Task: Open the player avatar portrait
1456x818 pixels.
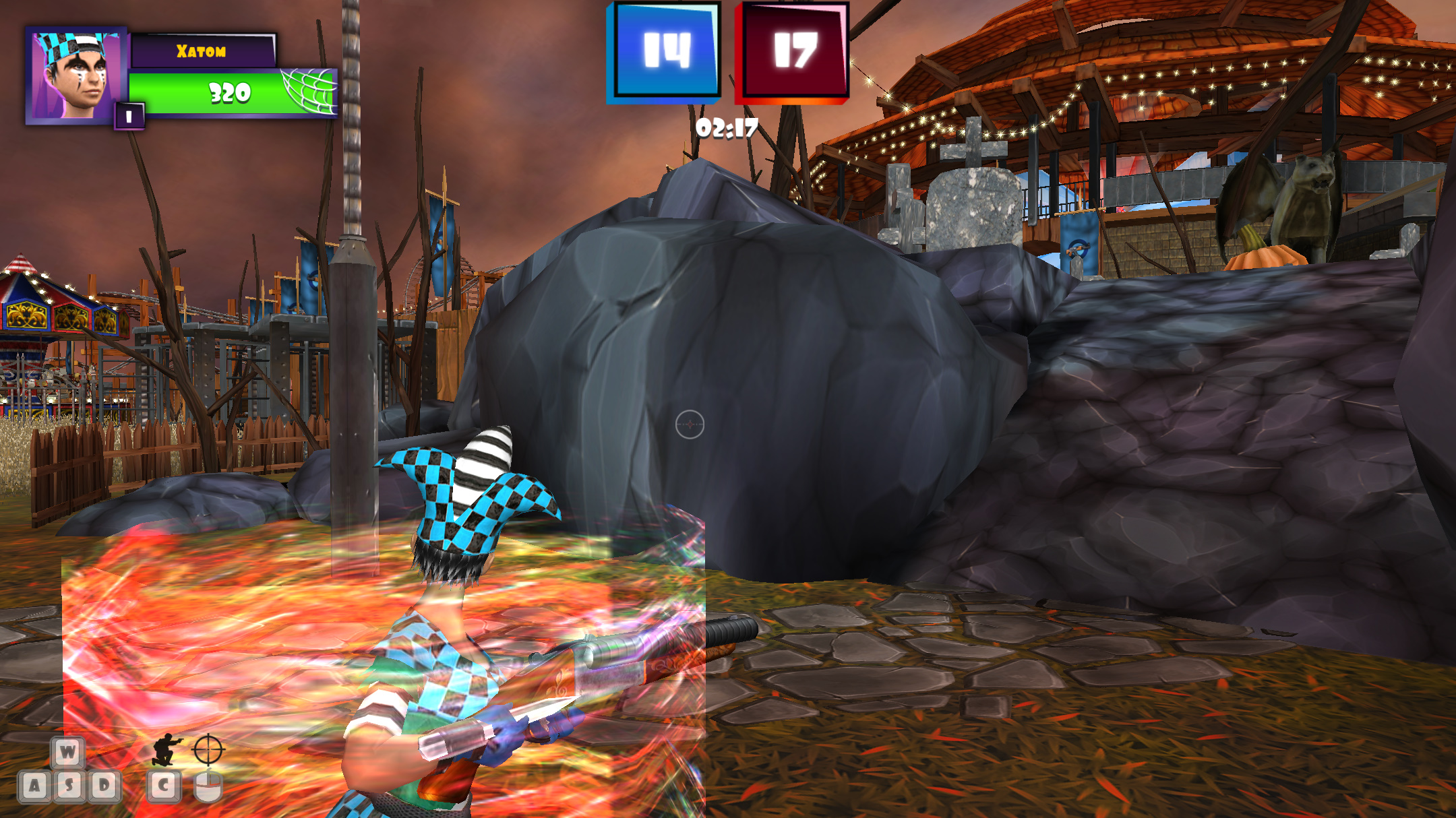Action: coord(74,74)
